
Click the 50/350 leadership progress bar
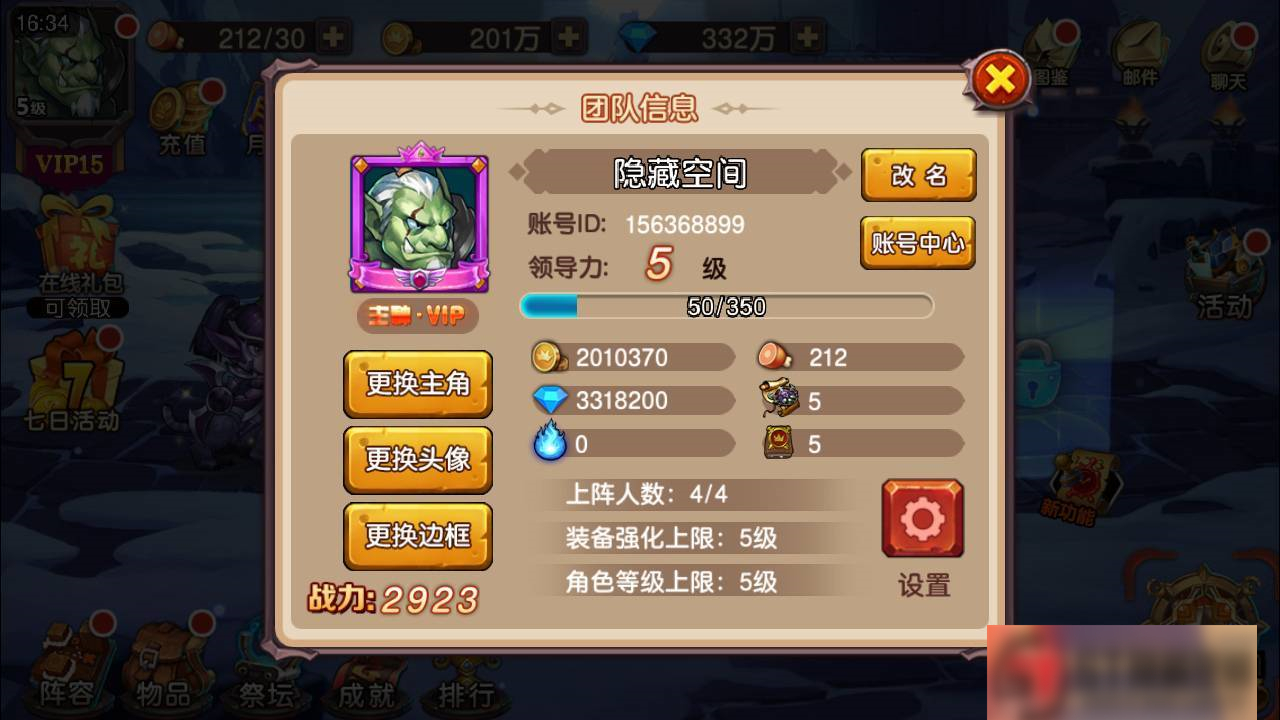pyautogui.click(x=725, y=306)
